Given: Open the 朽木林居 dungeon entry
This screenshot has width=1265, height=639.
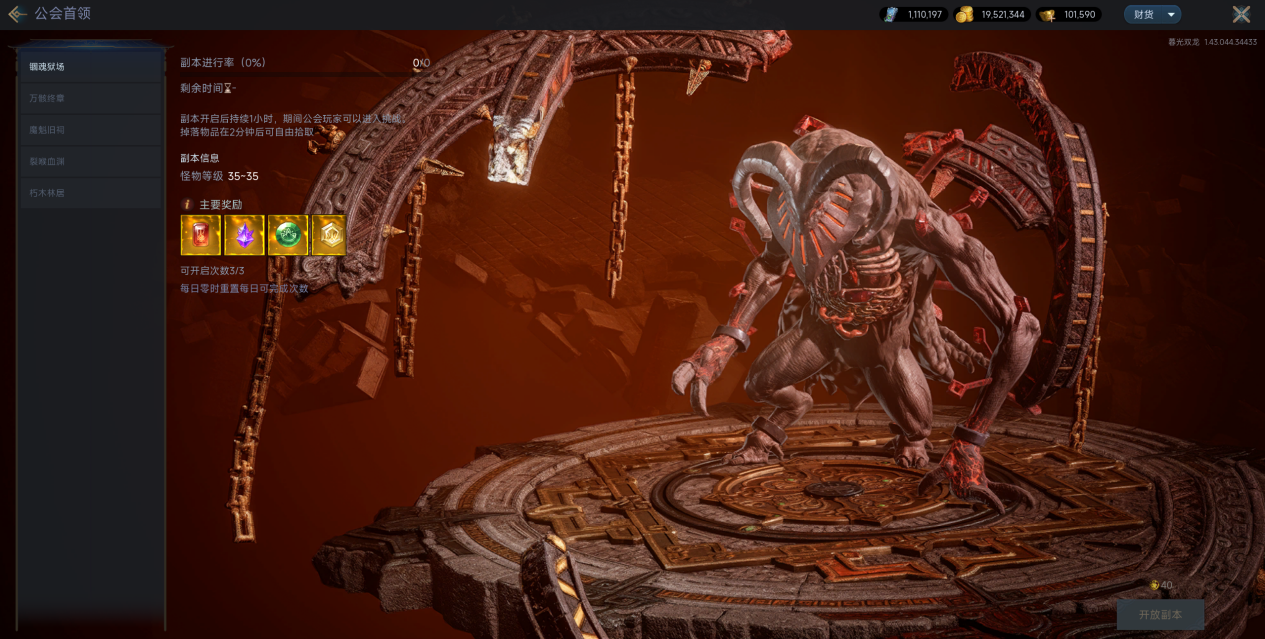Looking at the screenshot, I should (x=90, y=193).
